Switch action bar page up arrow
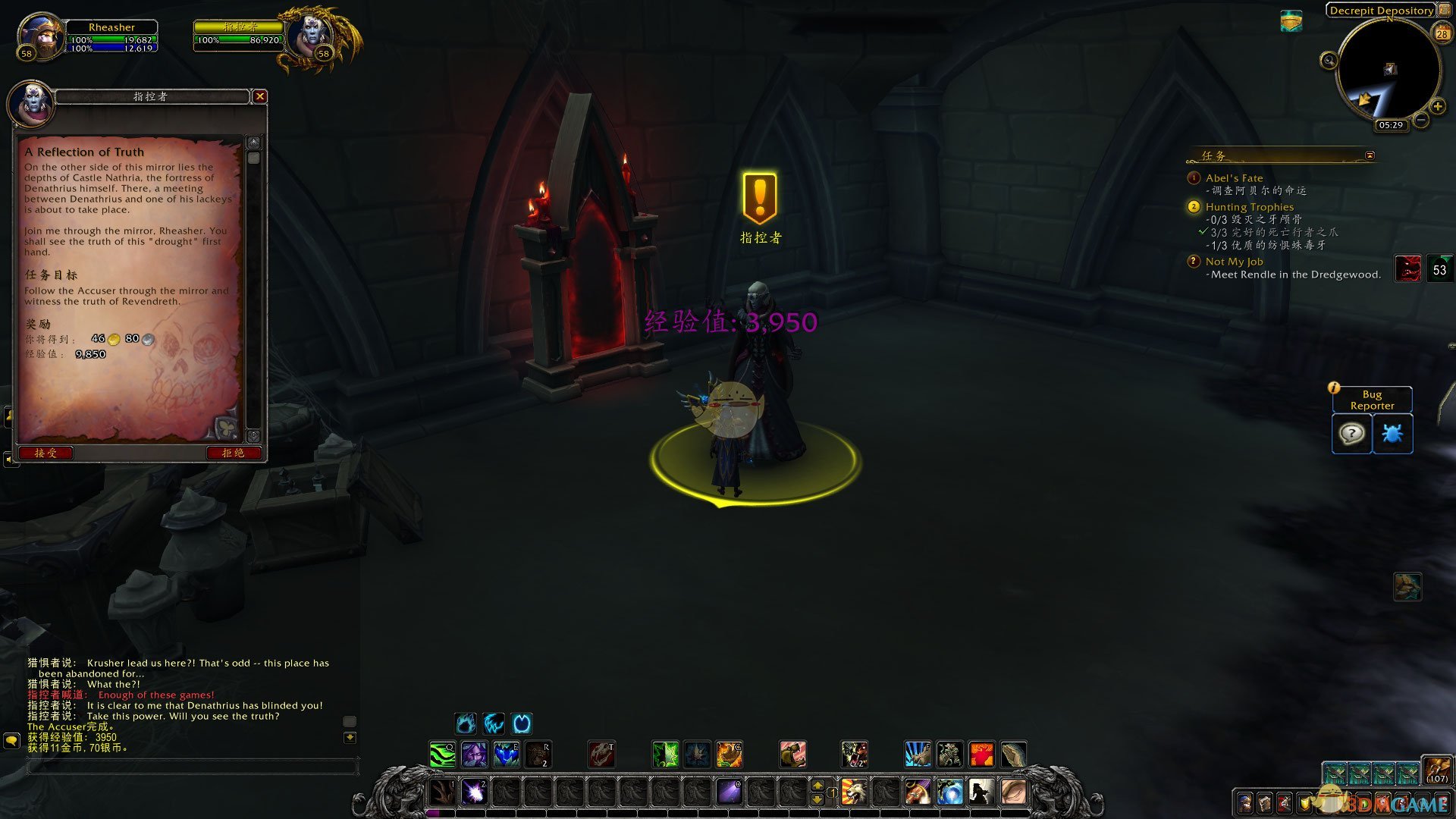The height and width of the screenshot is (819, 1456). click(817, 785)
